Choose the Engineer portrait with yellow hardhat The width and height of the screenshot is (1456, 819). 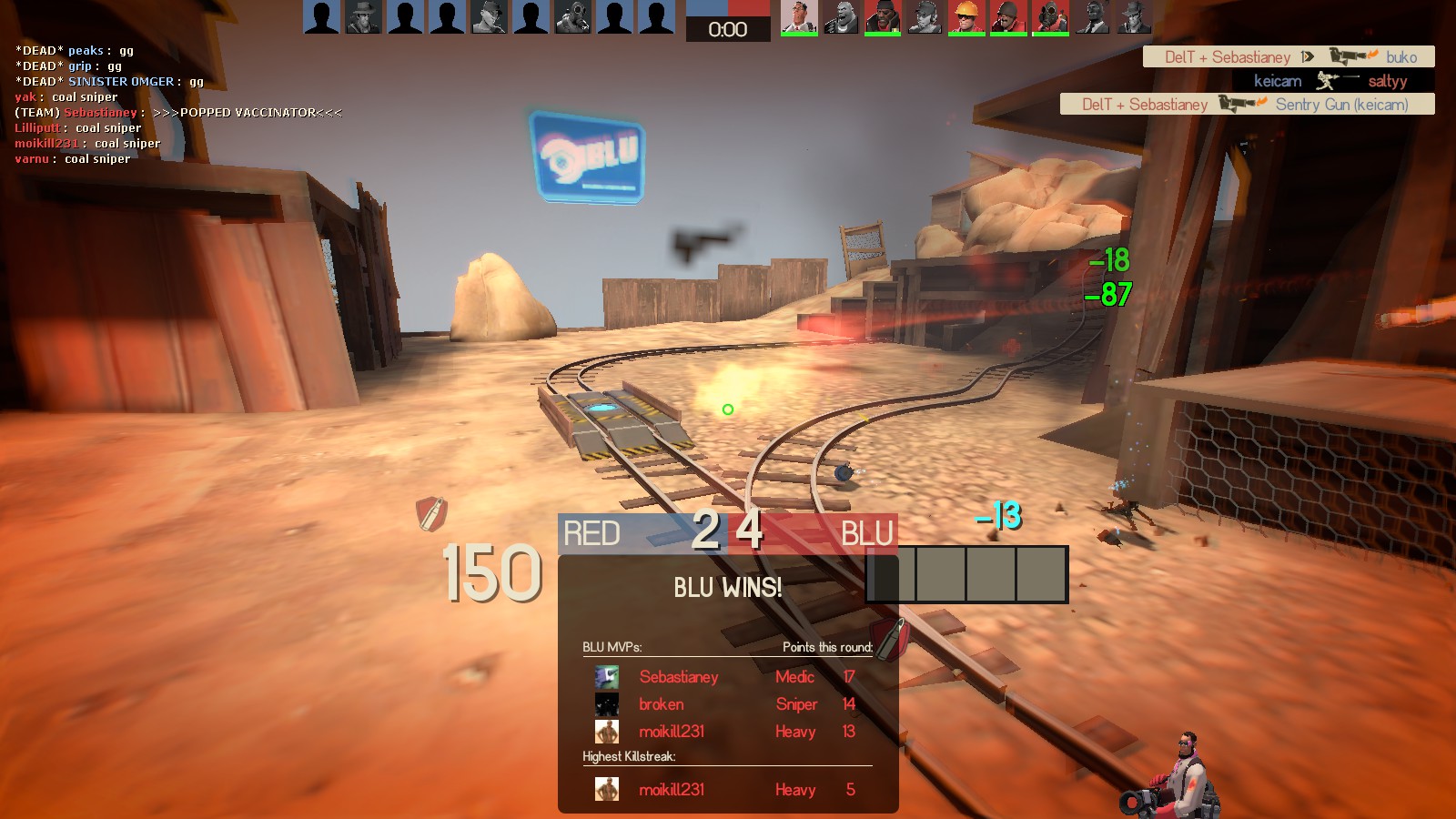(966, 17)
